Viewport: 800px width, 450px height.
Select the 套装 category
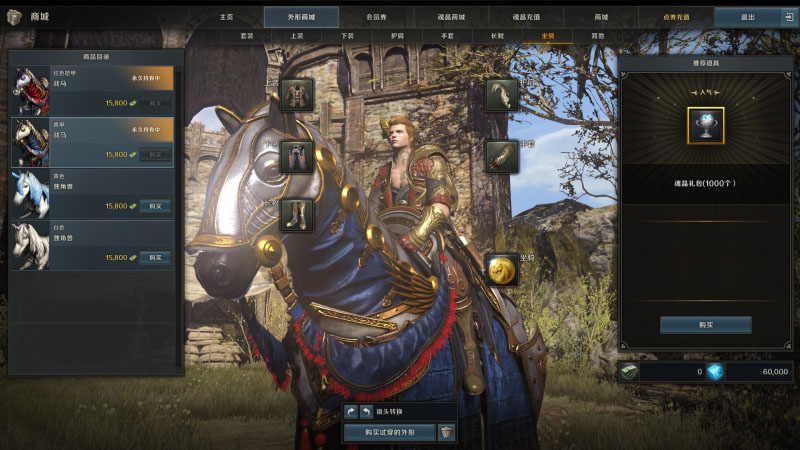click(x=247, y=36)
